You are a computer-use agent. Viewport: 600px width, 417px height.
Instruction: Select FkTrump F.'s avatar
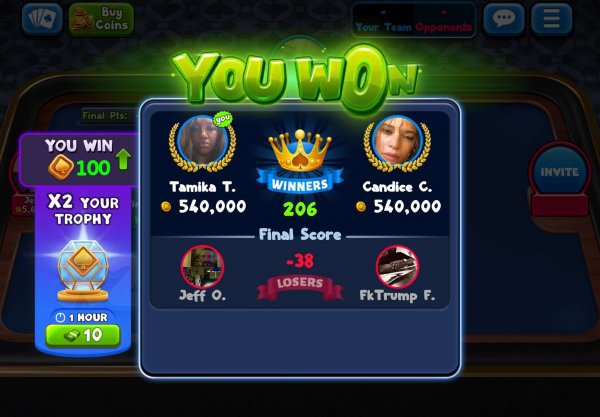point(397,266)
